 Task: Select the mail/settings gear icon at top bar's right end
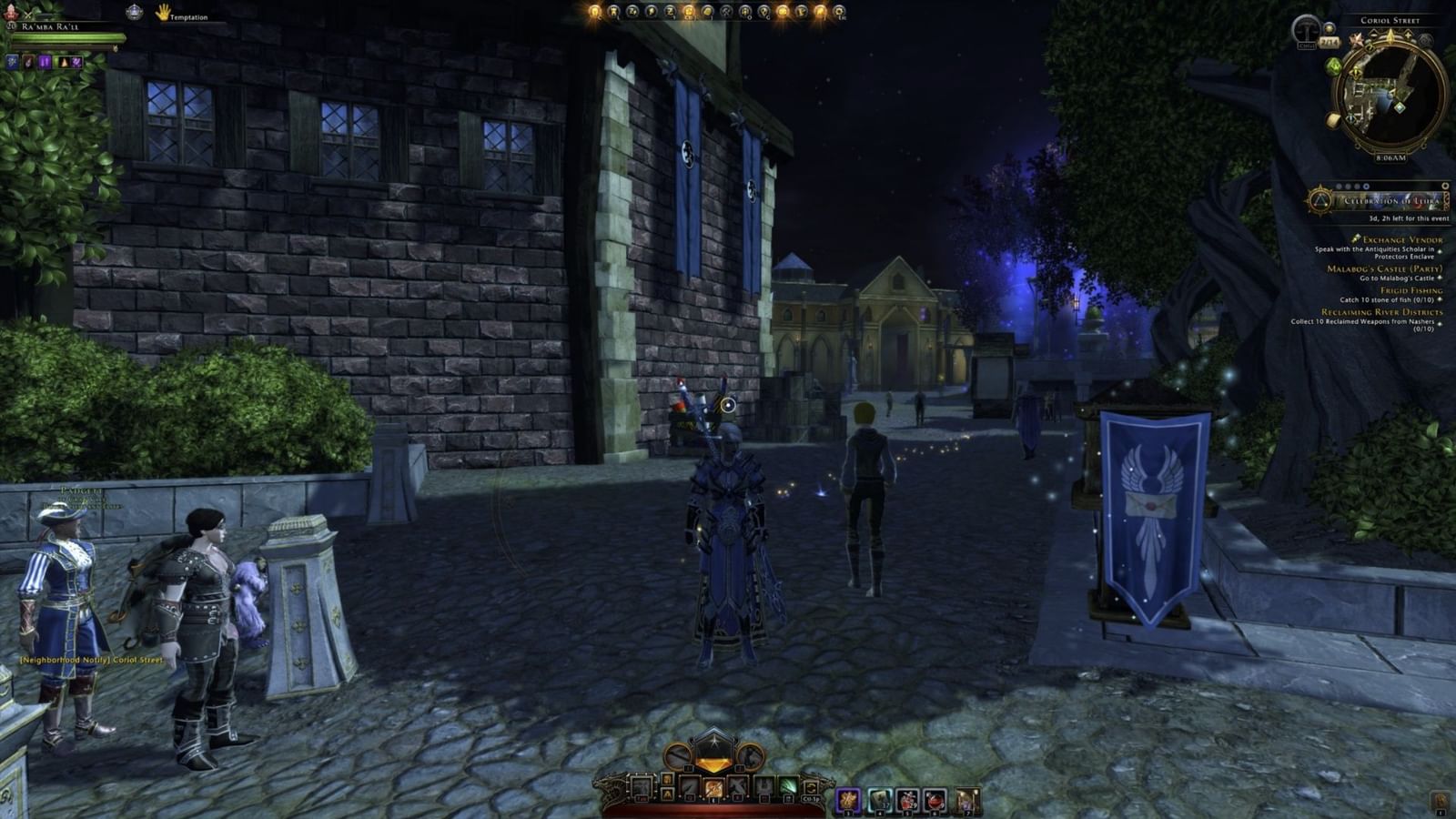[840, 13]
